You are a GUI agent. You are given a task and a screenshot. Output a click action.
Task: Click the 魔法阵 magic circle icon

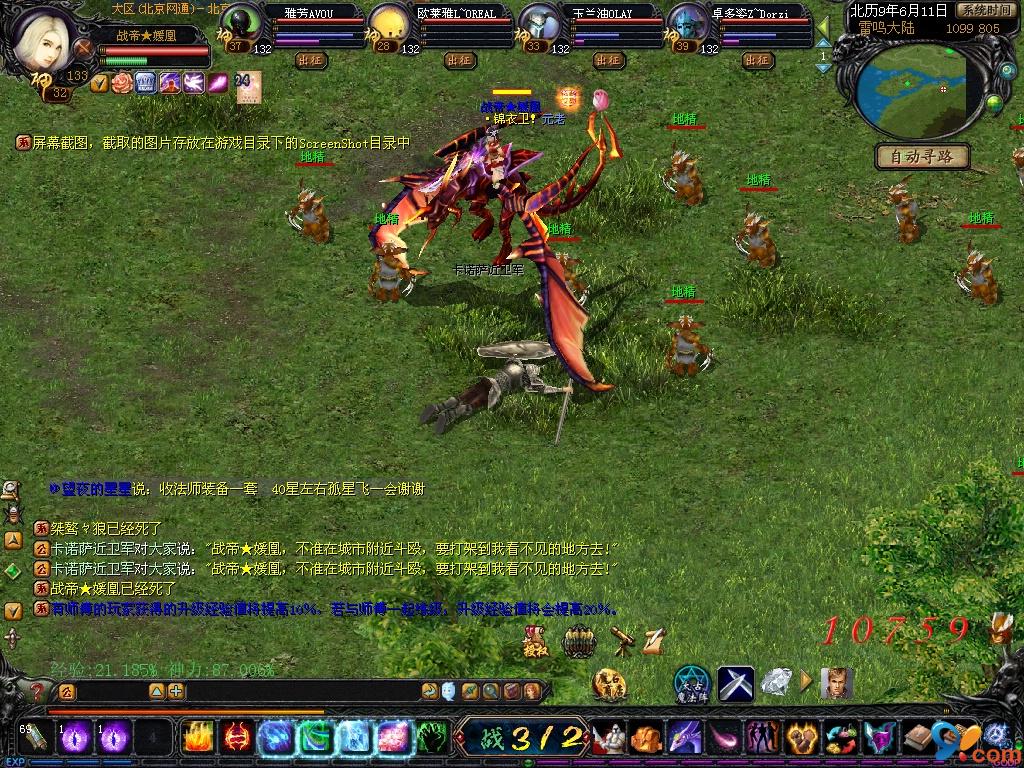[x=691, y=683]
